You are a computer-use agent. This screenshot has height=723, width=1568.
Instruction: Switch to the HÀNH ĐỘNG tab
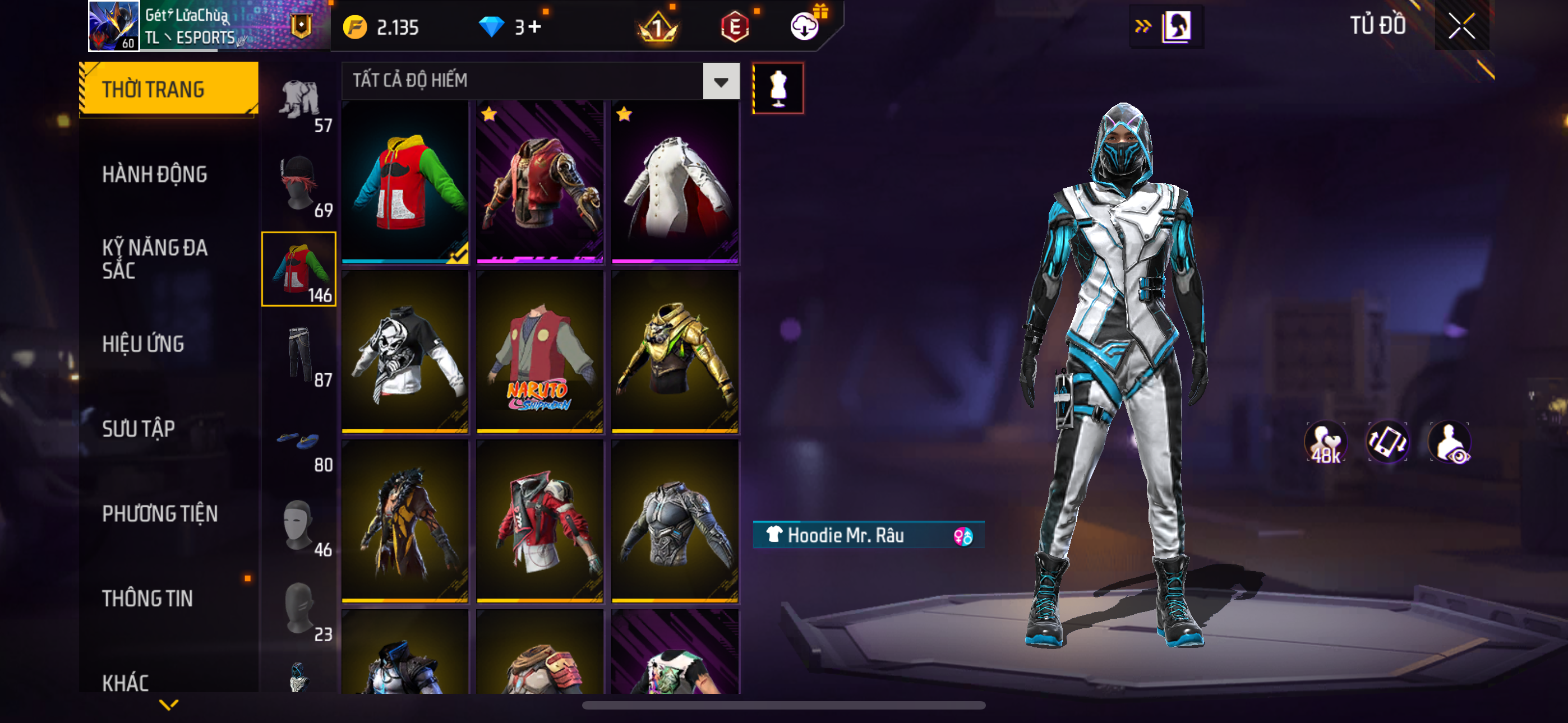click(155, 175)
